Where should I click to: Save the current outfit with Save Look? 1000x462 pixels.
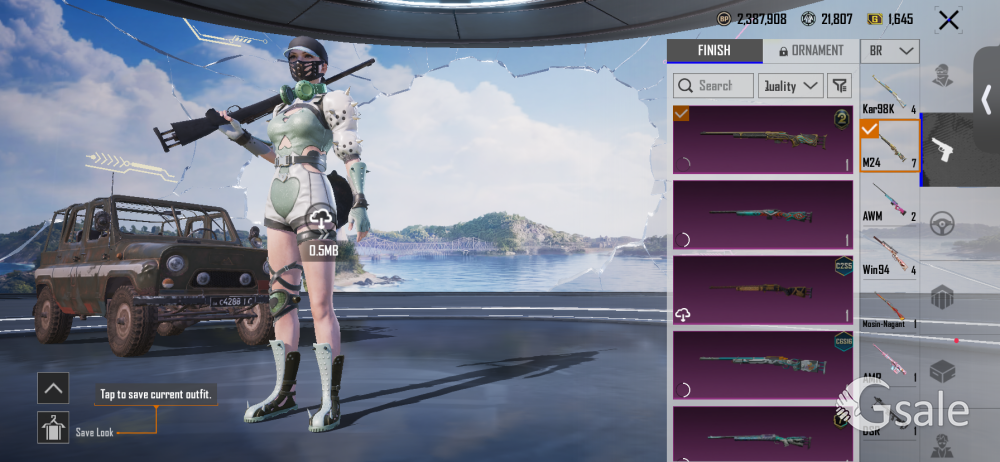tap(53, 428)
